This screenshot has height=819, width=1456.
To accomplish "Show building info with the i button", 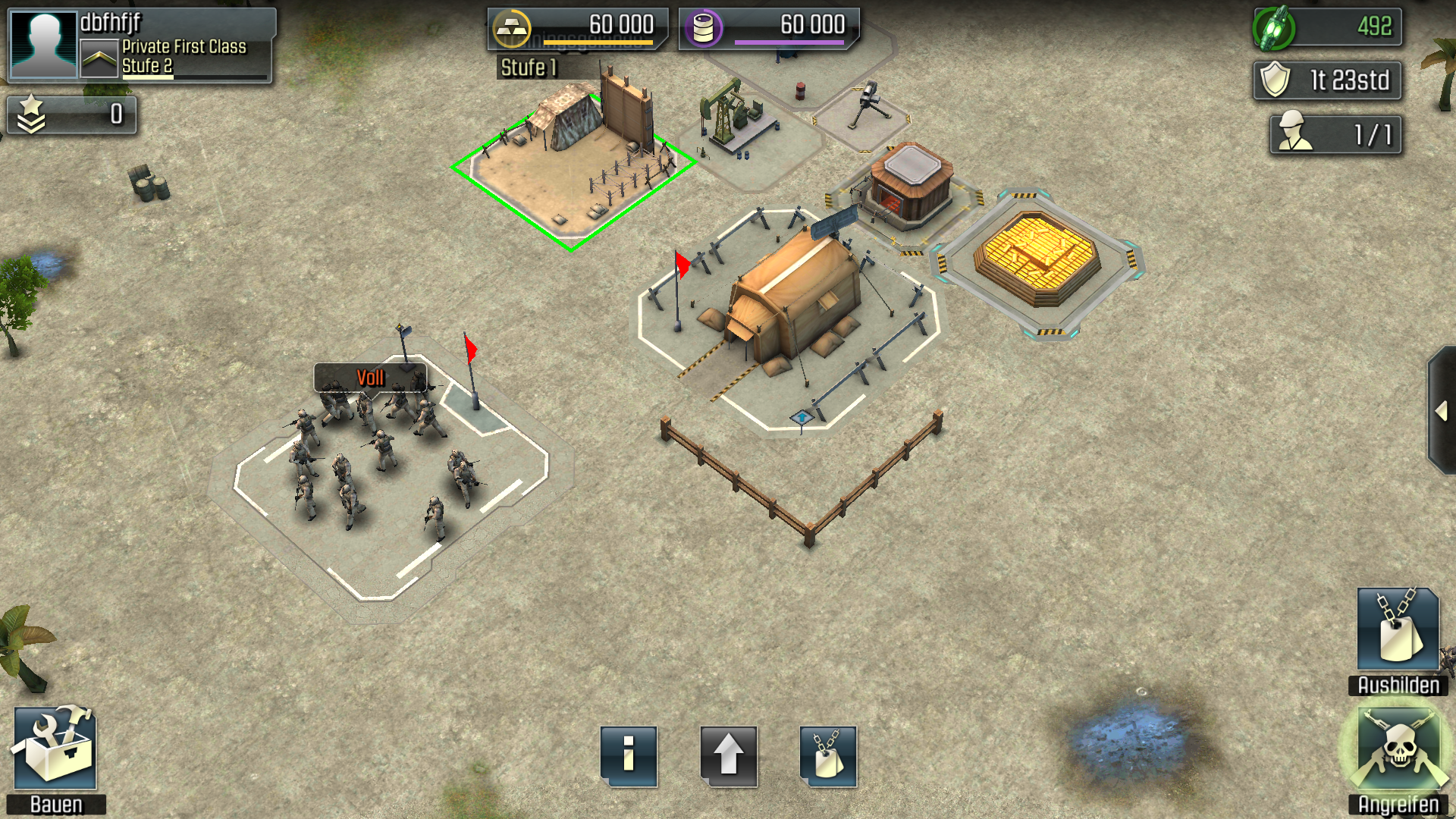I will pyautogui.click(x=629, y=756).
